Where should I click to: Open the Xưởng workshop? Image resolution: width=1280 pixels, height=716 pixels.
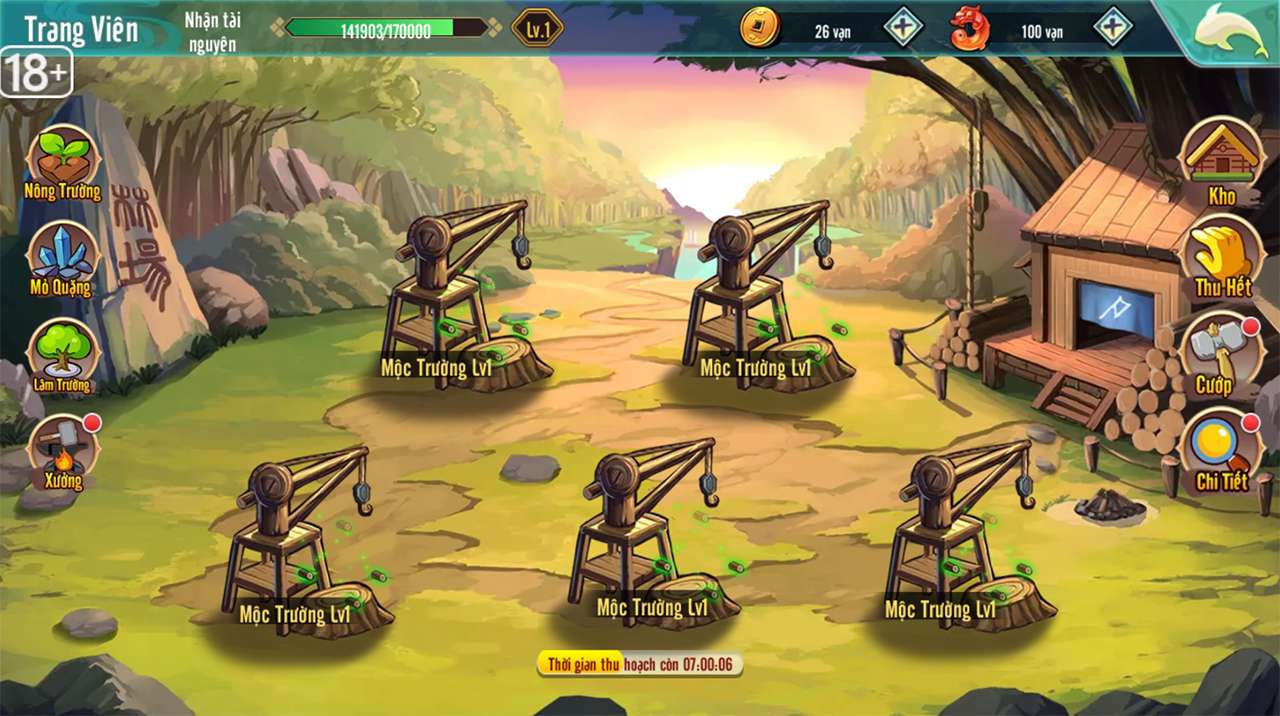click(63, 449)
